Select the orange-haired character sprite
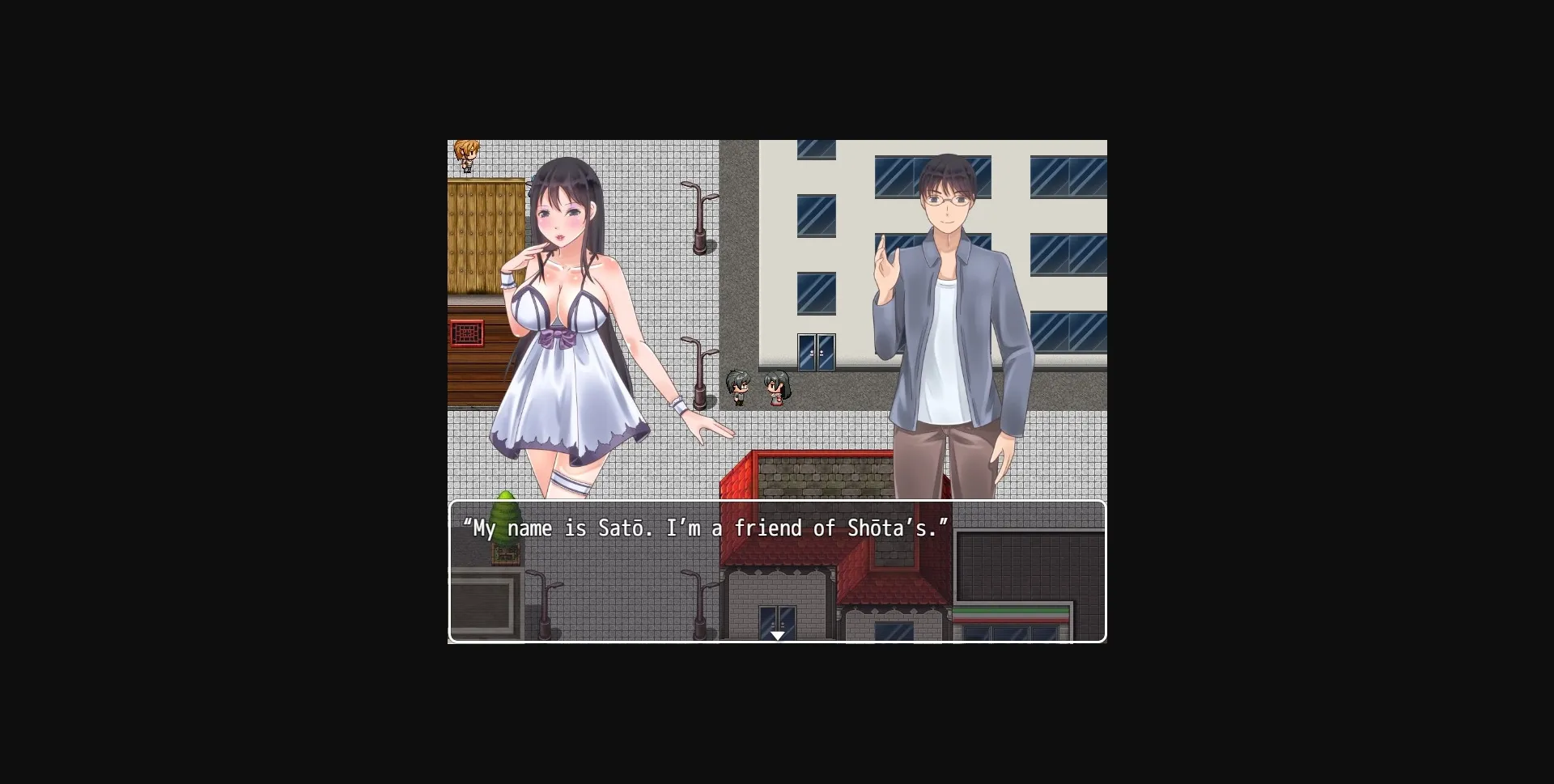 [x=466, y=154]
